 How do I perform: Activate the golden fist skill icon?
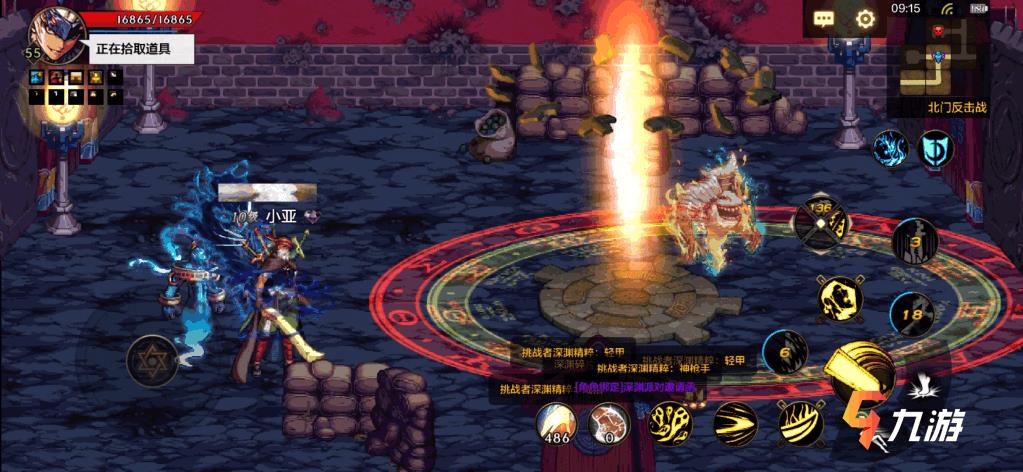point(840,298)
